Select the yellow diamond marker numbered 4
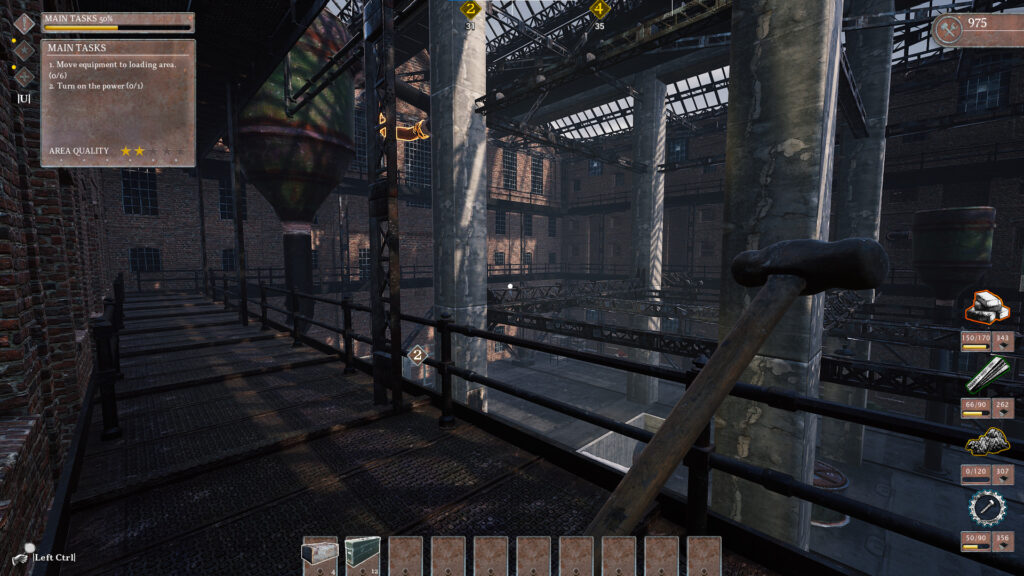 599,10
